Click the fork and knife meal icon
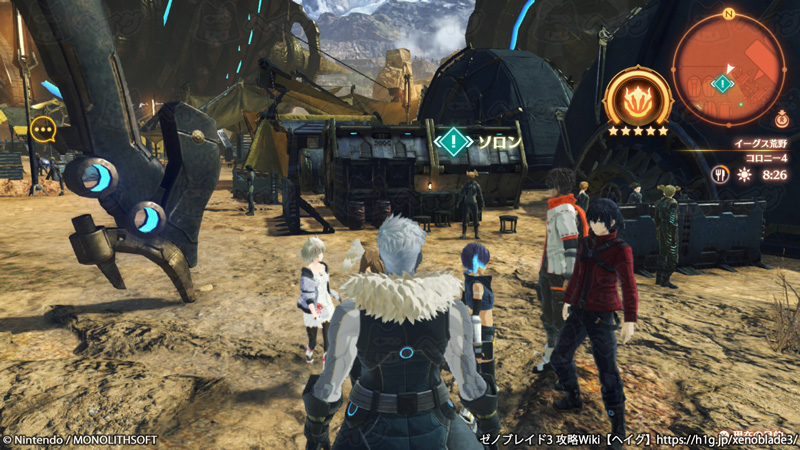 [x=719, y=174]
